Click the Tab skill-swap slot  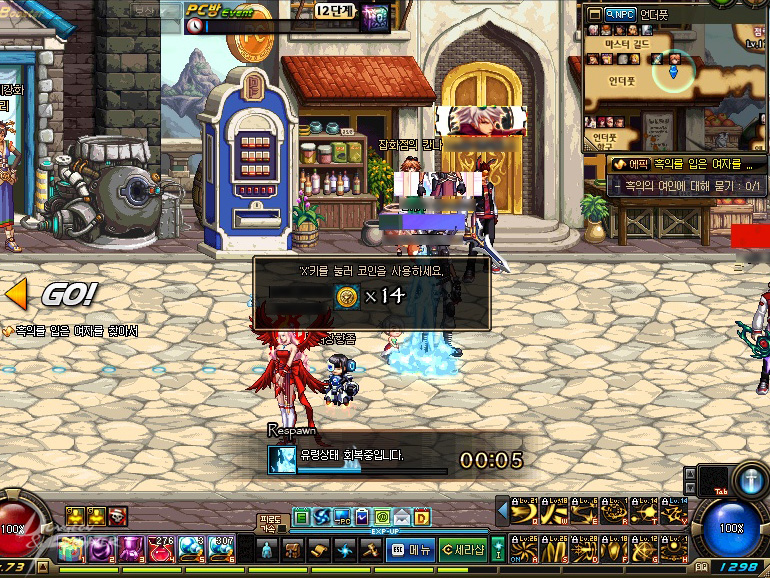[712, 480]
